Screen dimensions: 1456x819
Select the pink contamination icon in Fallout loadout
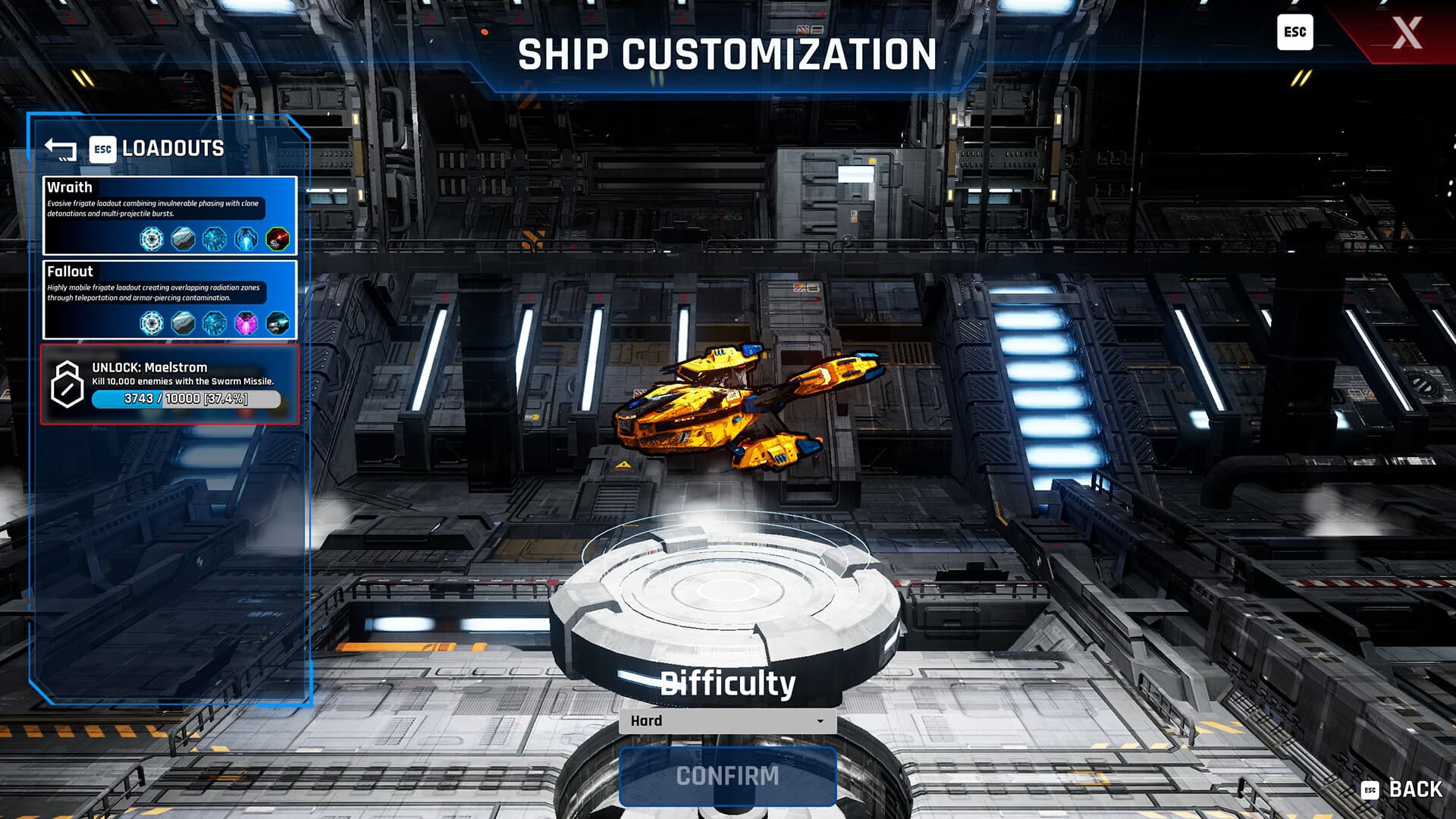pyautogui.click(x=246, y=322)
